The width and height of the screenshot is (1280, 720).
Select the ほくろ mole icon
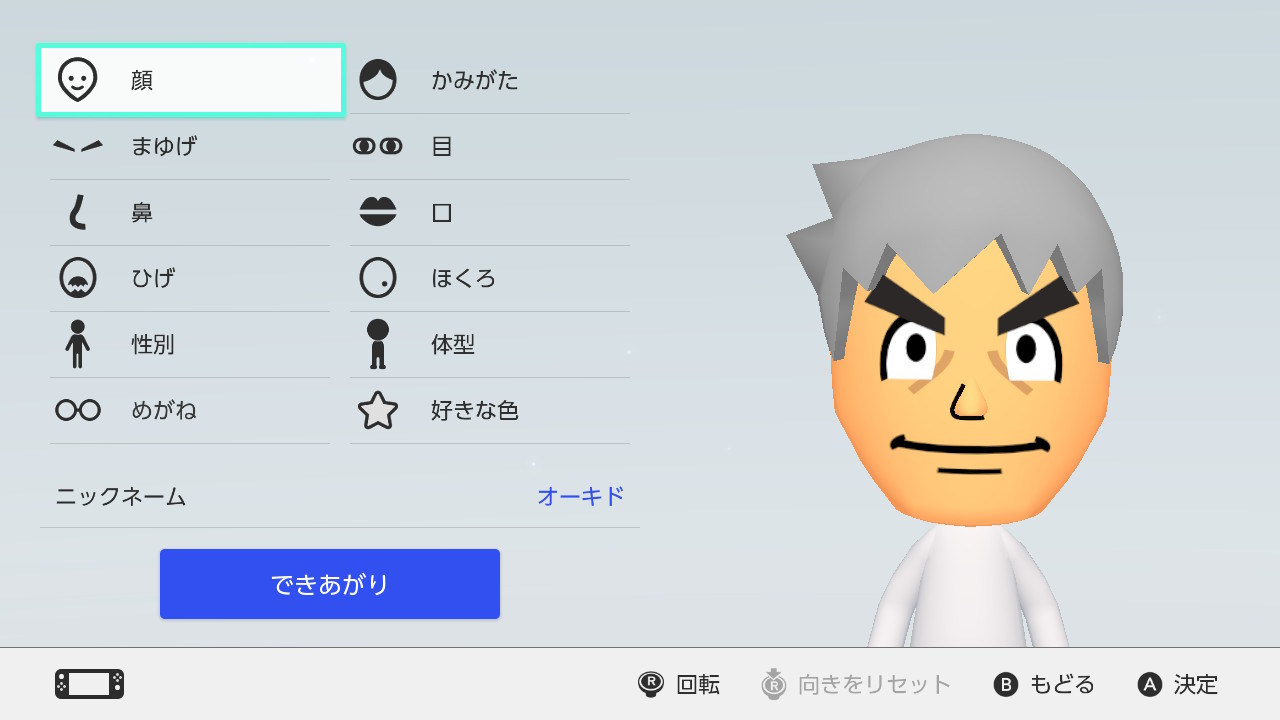[378, 278]
